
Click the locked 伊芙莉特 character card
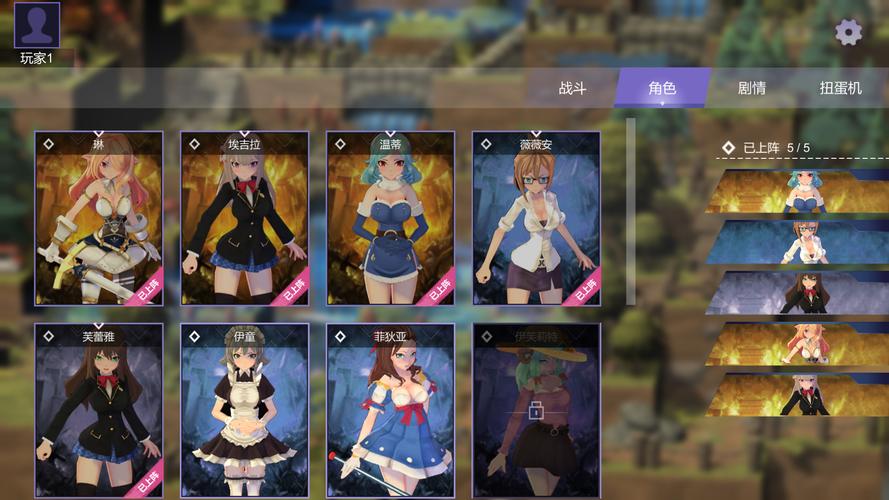[536, 410]
